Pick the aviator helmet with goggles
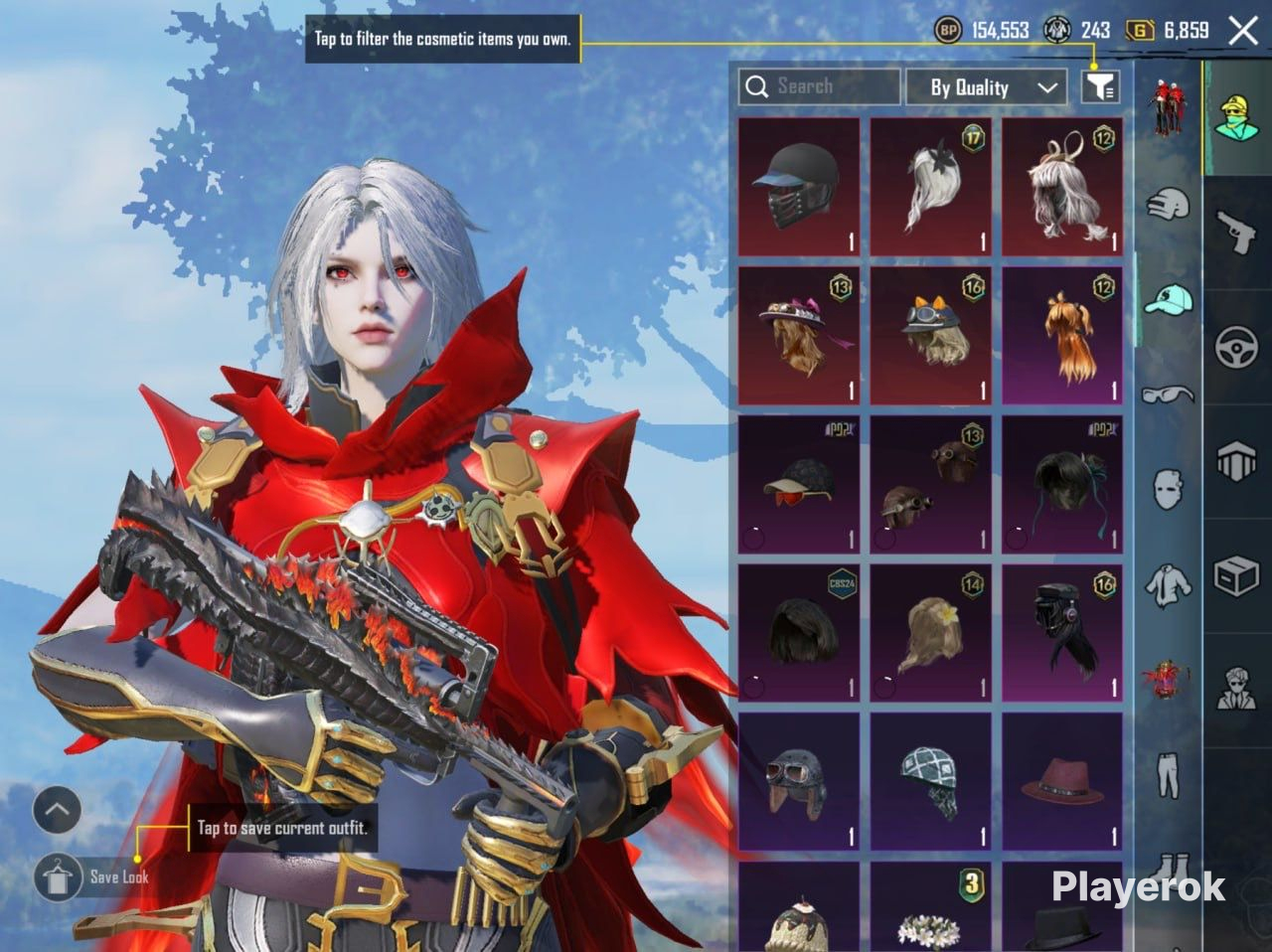The height and width of the screenshot is (952, 1272). [x=799, y=782]
